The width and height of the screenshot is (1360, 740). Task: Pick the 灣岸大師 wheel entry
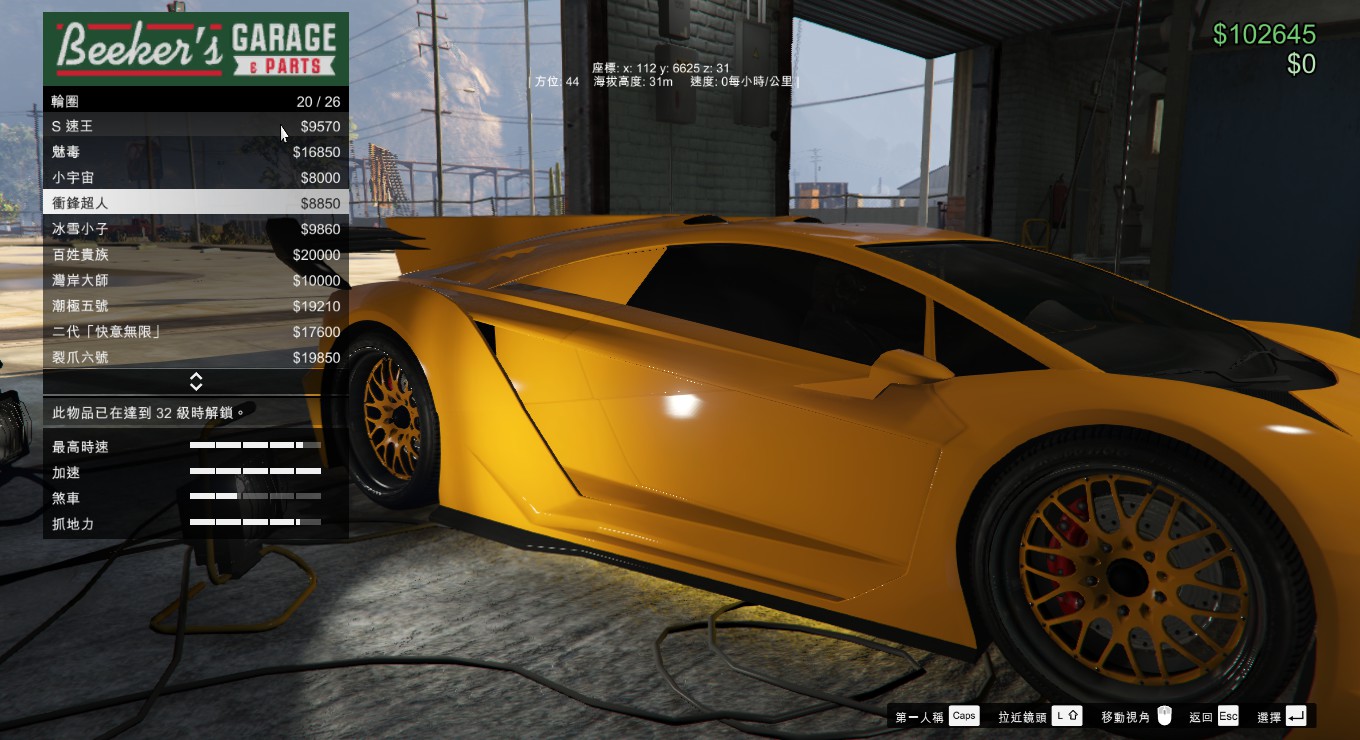point(195,281)
